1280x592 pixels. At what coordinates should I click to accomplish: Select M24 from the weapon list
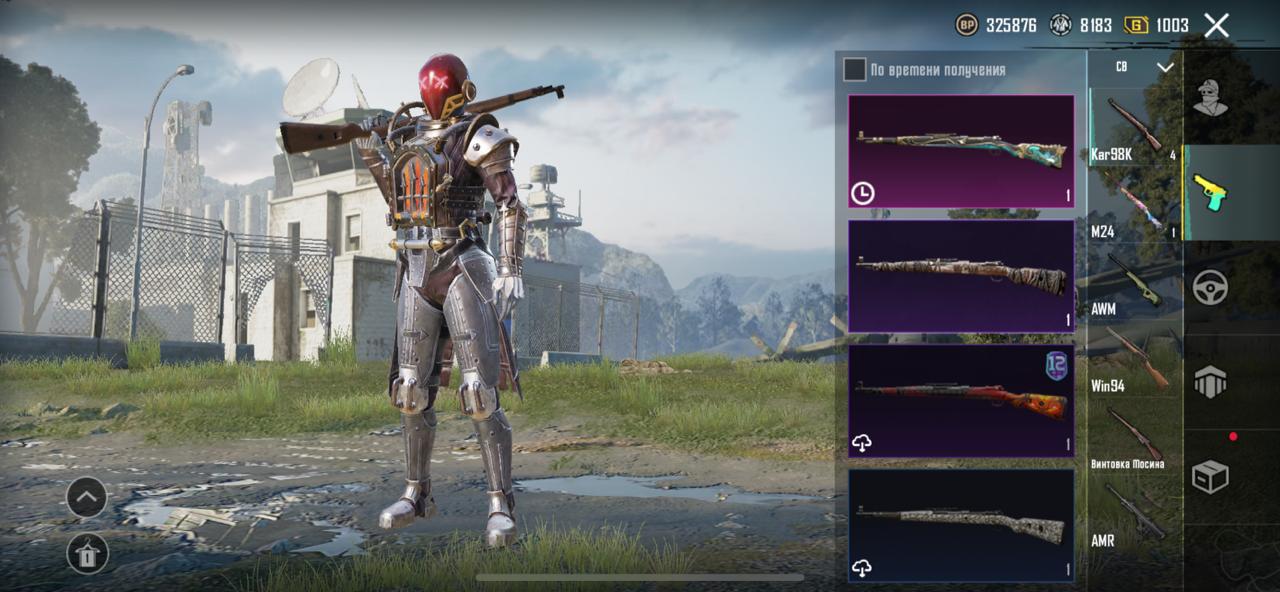point(1134,207)
